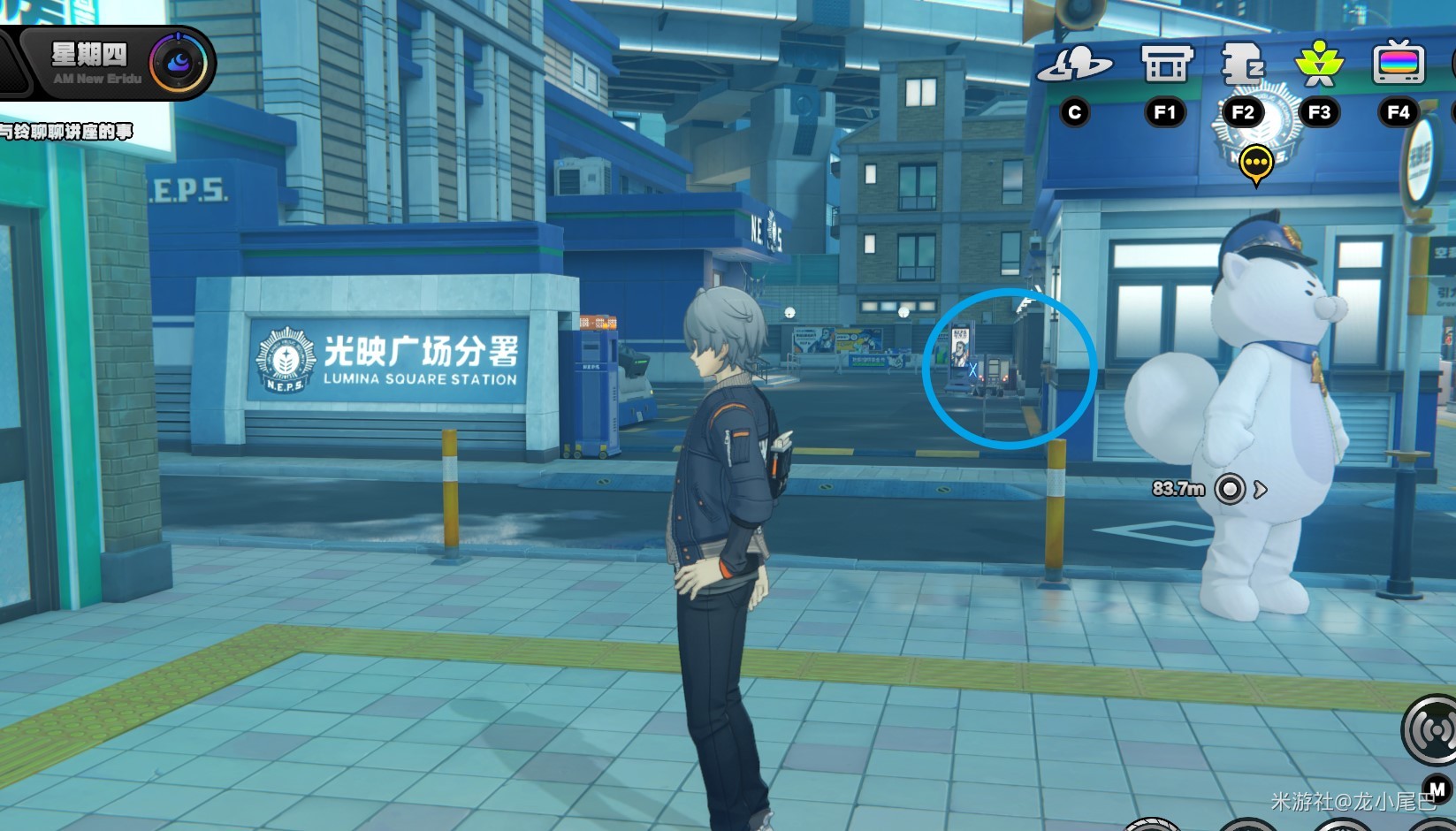The width and height of the screenshot is (1456, 831).
Task: Open the notebook icon marked with Z
Action: coord(1242,65)
